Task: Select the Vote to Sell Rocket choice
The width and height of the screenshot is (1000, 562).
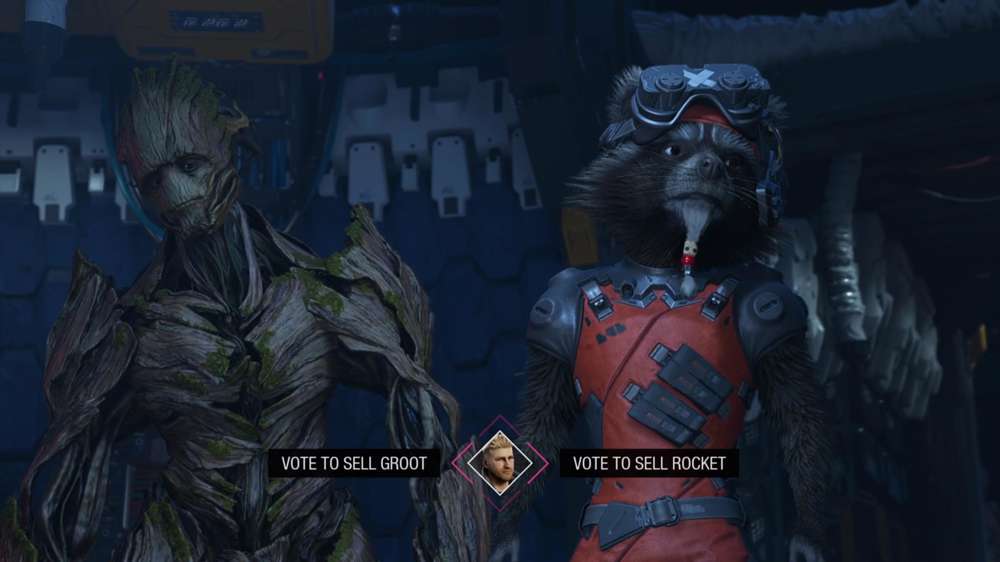Action: coord(648,463)
